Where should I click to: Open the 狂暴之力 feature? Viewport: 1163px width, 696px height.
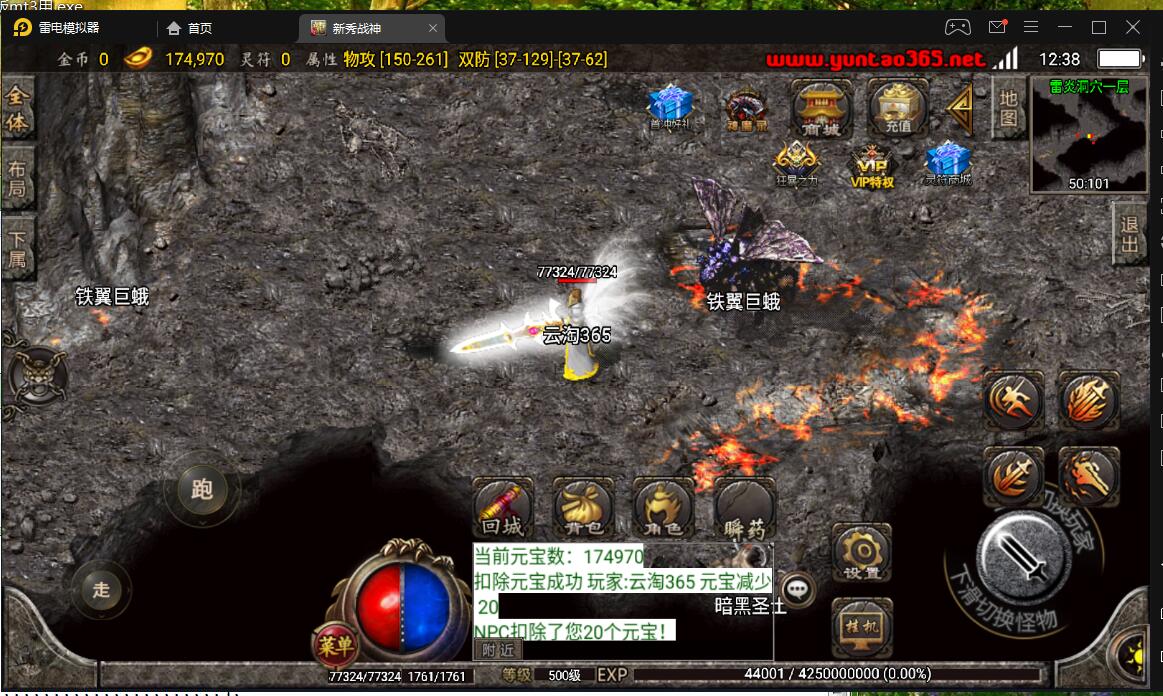[796, 164]
